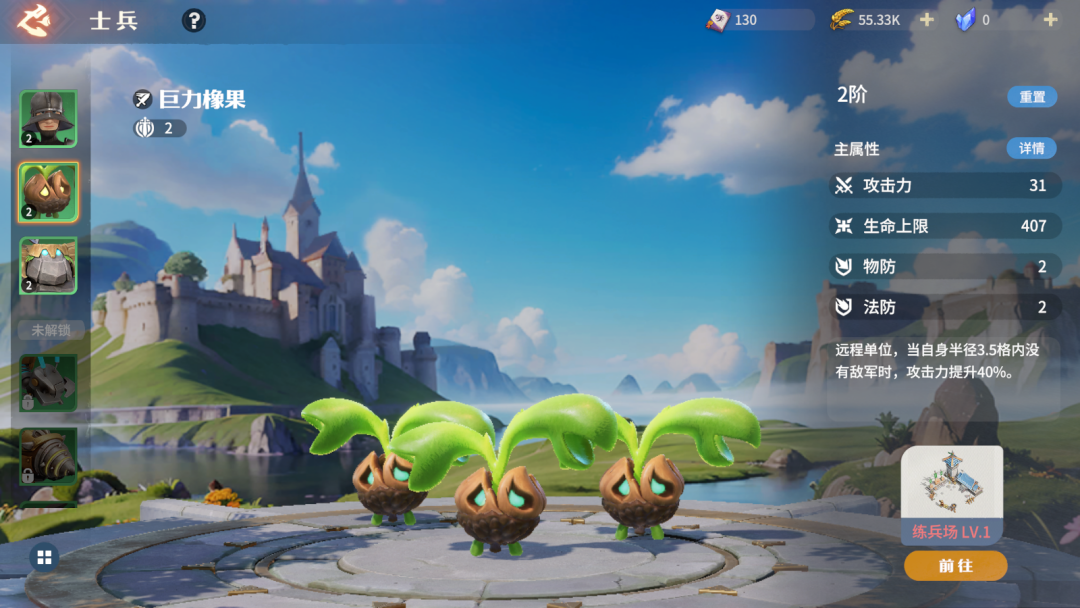The image size is (1080, 608).
Task: Click the 重置 reset button
Action: click(1032, 97)
